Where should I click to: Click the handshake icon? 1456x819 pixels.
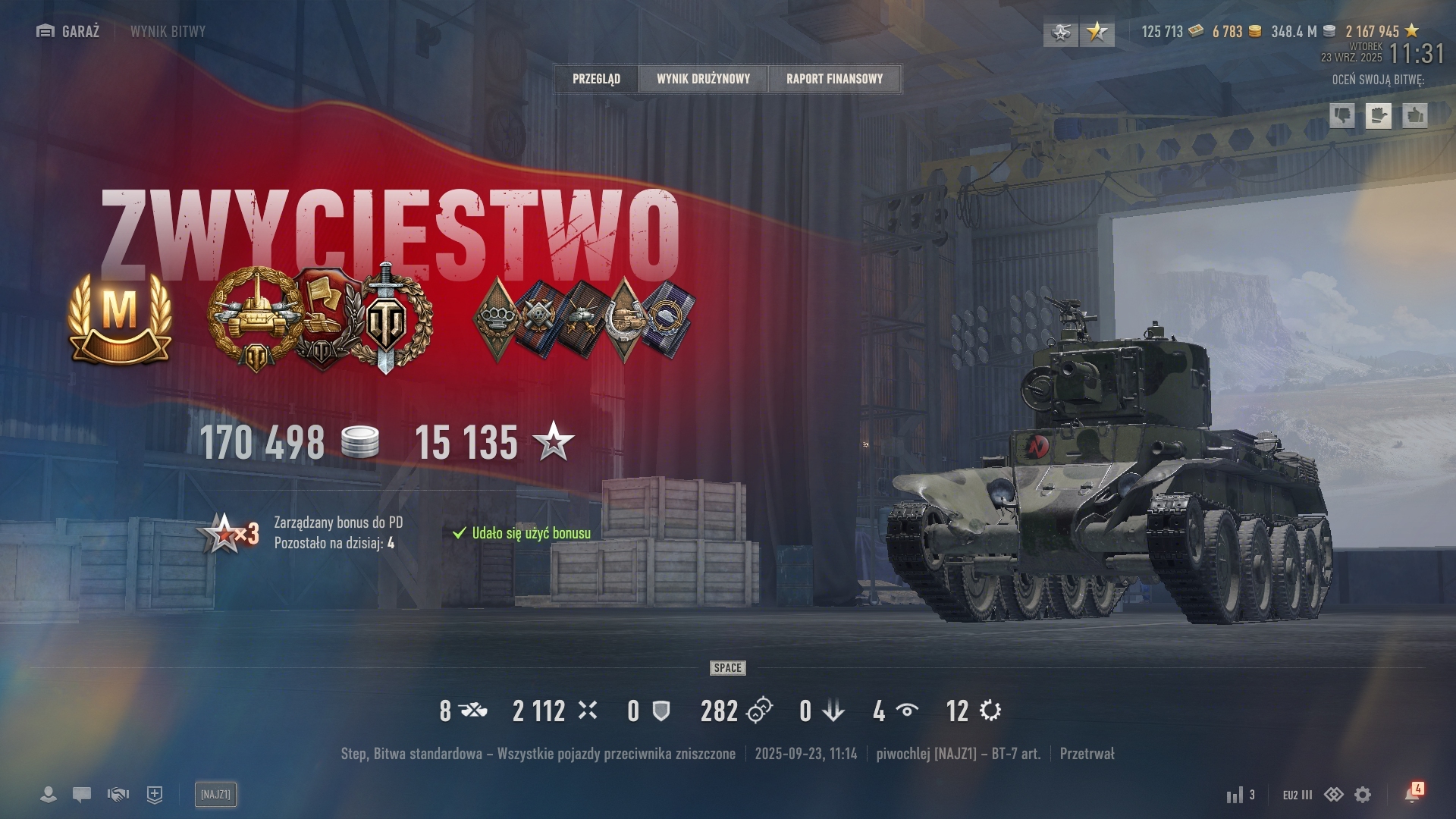pyautogui.click(x=118, y=795)
